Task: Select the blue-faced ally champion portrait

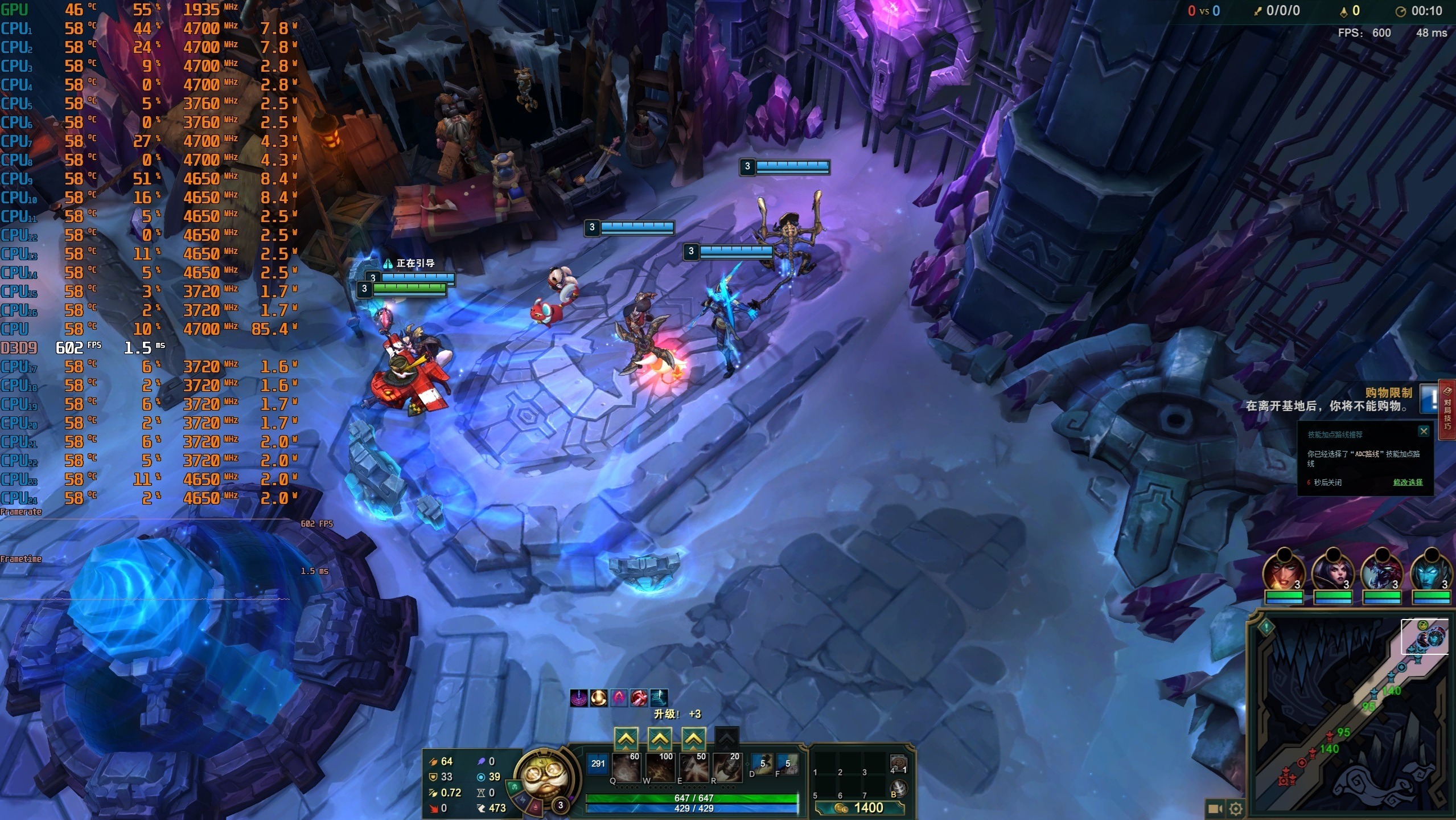Action: coord(1431,569)
